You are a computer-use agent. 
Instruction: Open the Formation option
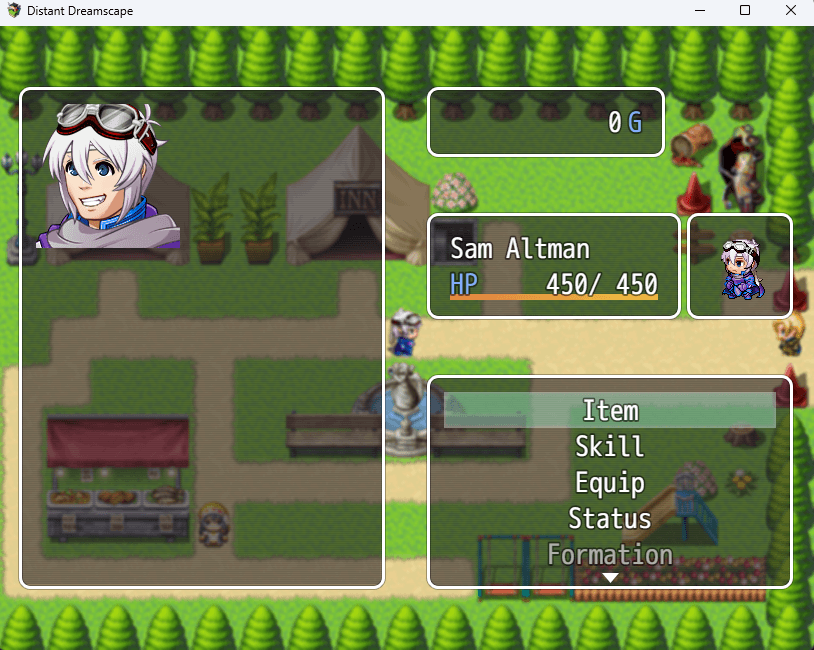click(x=610, y=554)
